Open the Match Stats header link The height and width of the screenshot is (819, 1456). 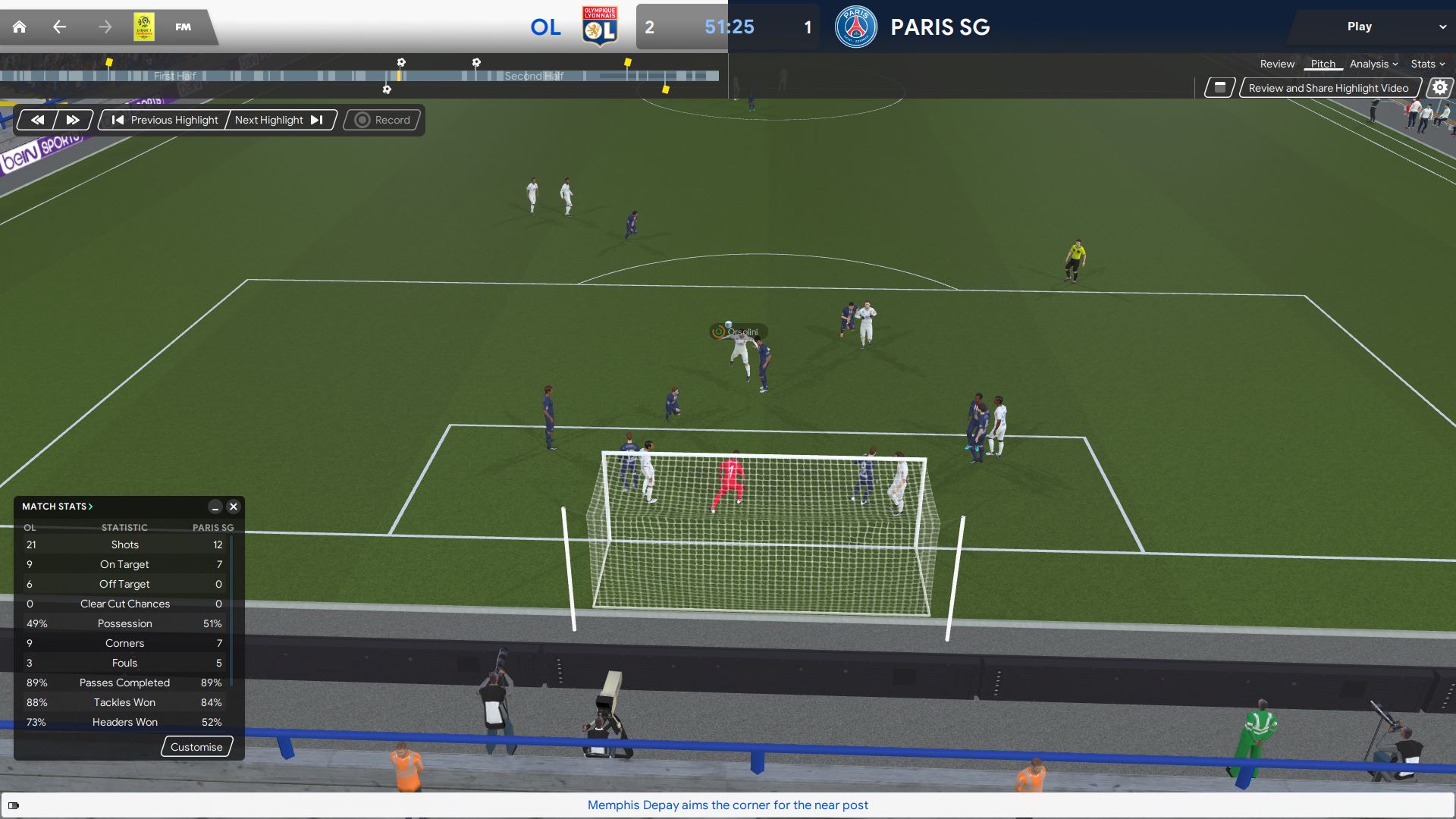pos(58,507)
